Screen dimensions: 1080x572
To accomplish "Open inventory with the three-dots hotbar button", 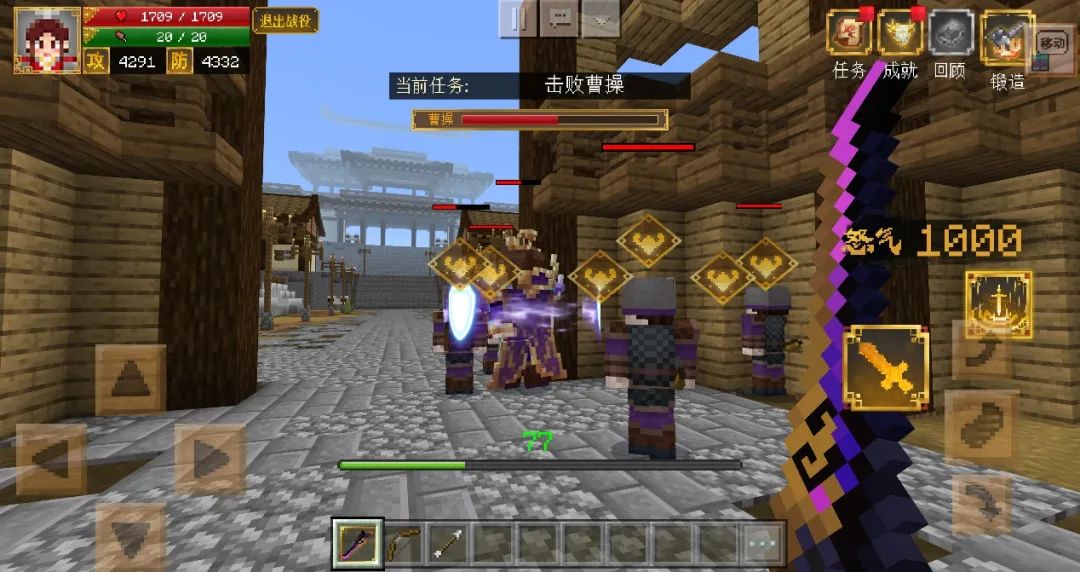I will (762, 543).
